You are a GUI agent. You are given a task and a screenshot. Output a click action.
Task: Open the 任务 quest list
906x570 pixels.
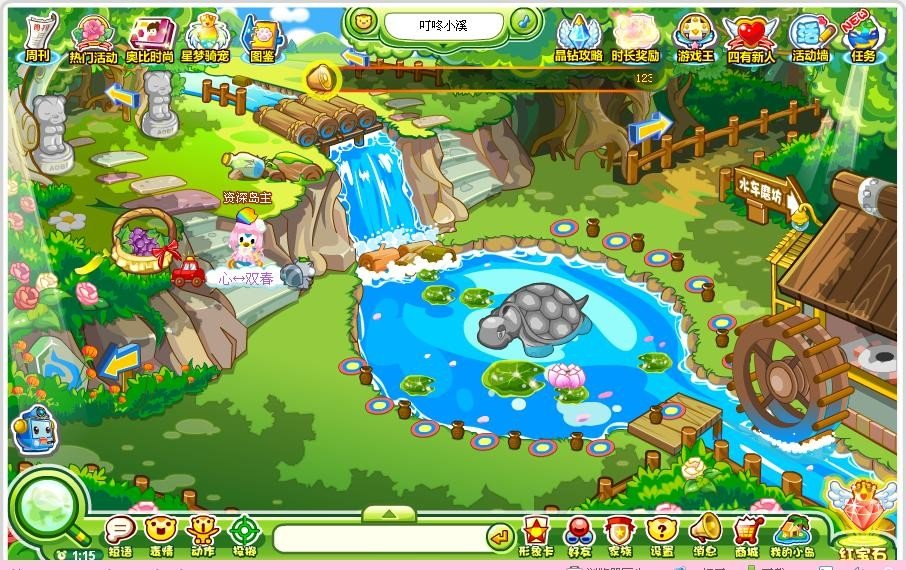pyautogui.click(x=861, y=38)
